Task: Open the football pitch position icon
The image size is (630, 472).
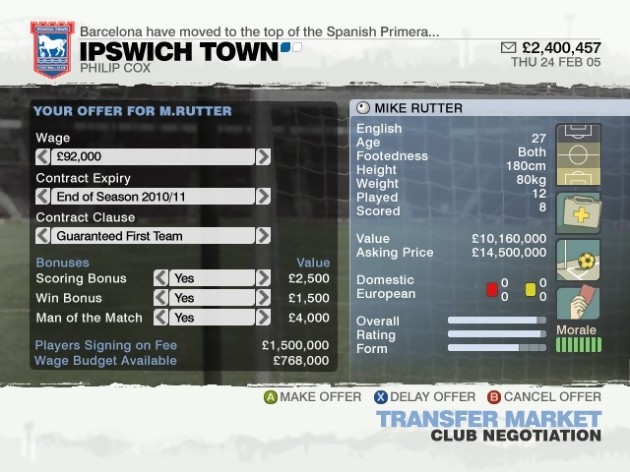Action: pos(577,155)
